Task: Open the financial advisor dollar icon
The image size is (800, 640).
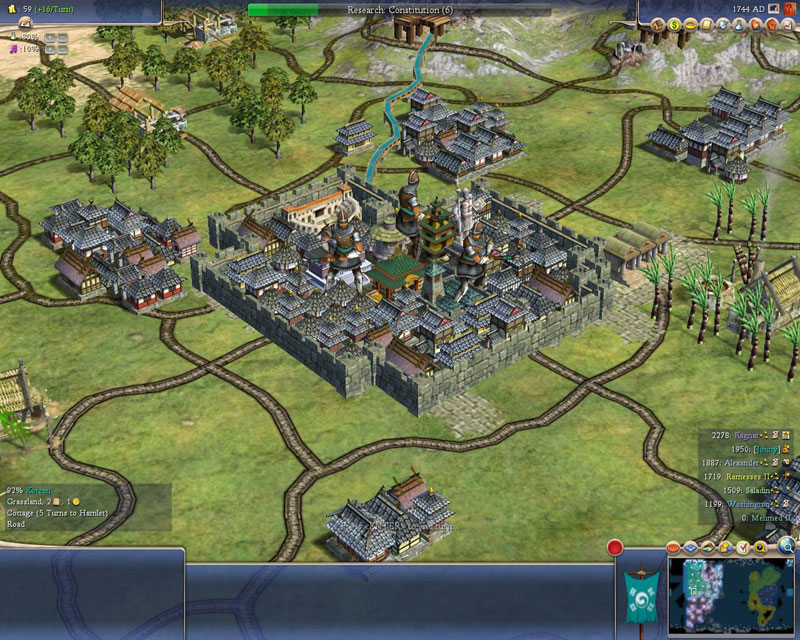Action: [x=674, y=25]
